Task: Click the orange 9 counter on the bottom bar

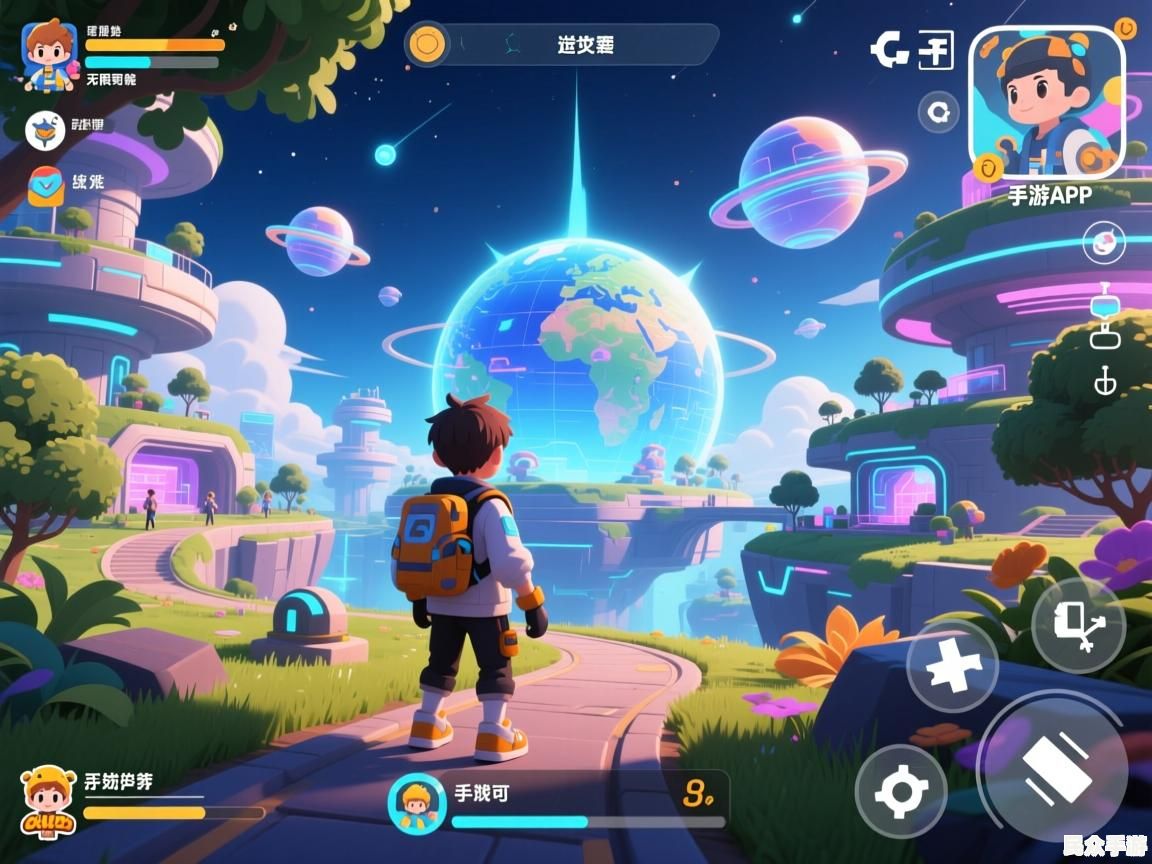Action: click(x=697, y=795)
